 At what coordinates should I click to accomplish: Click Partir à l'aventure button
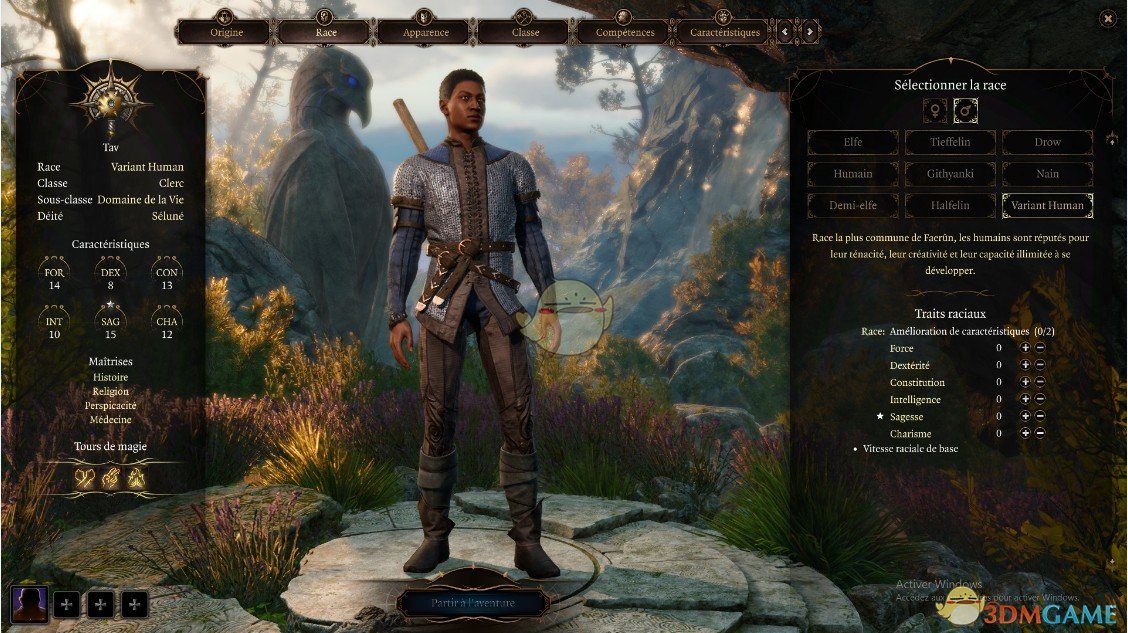tap(473, 603)
